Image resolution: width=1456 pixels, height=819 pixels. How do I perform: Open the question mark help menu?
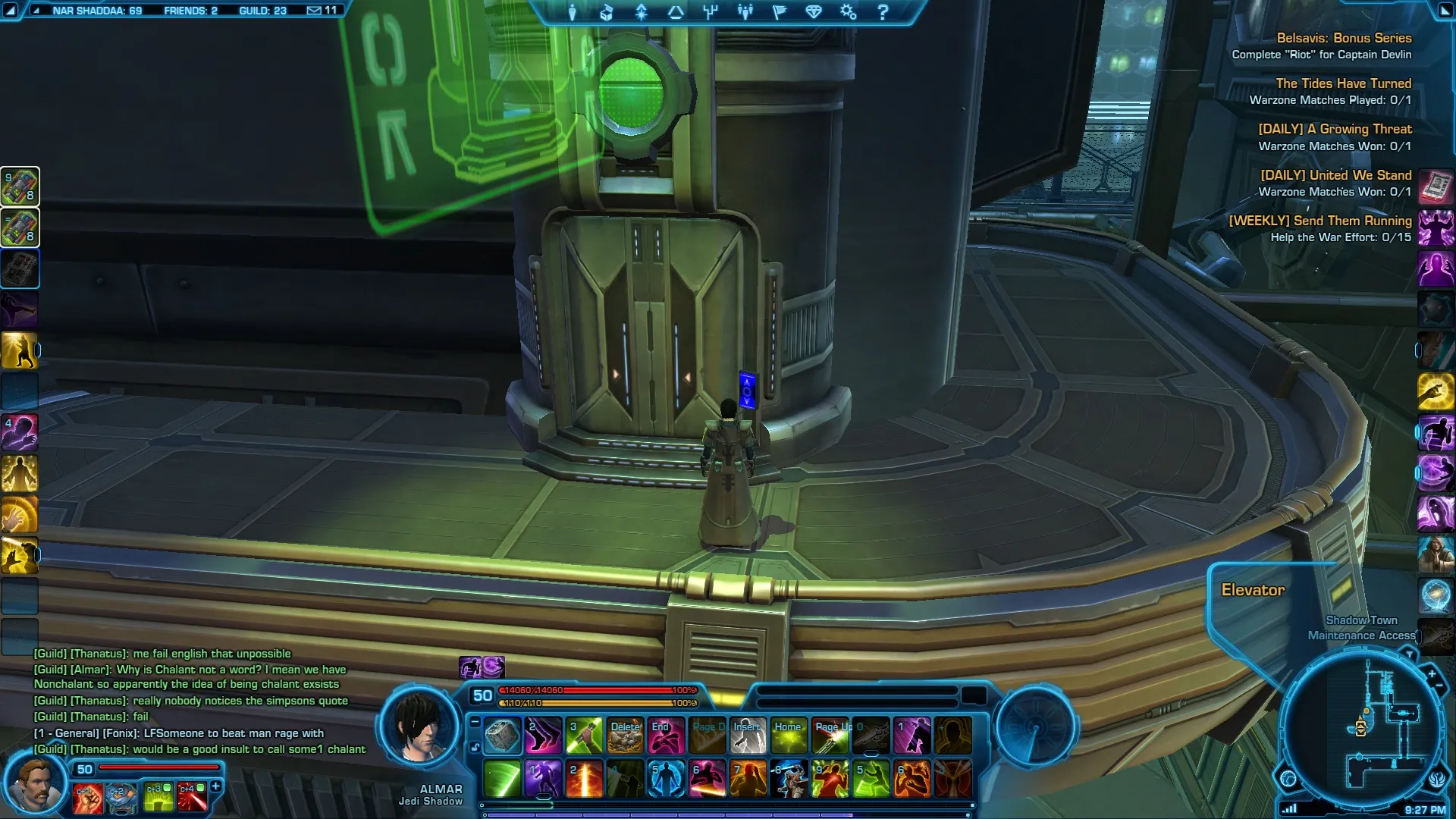[x=883, y=12]
